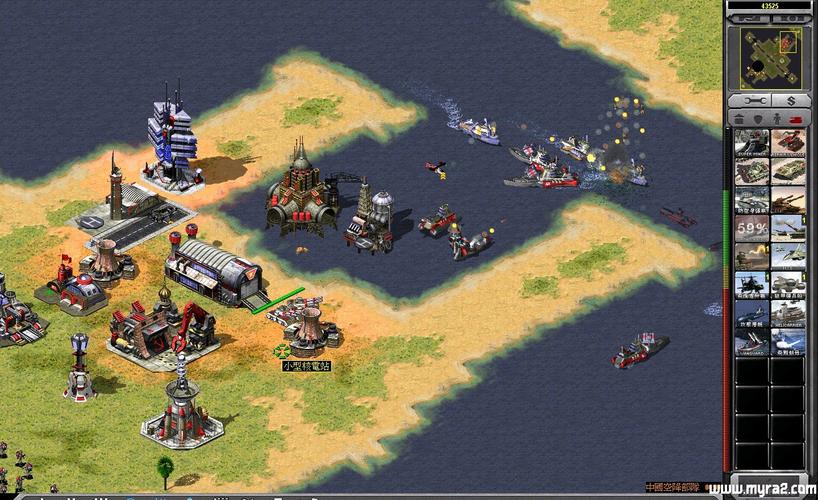The width and height of the screenshot is (818, 500).
Task: Click the unit build icon showing 59%
Action: (x=752, y=228)
